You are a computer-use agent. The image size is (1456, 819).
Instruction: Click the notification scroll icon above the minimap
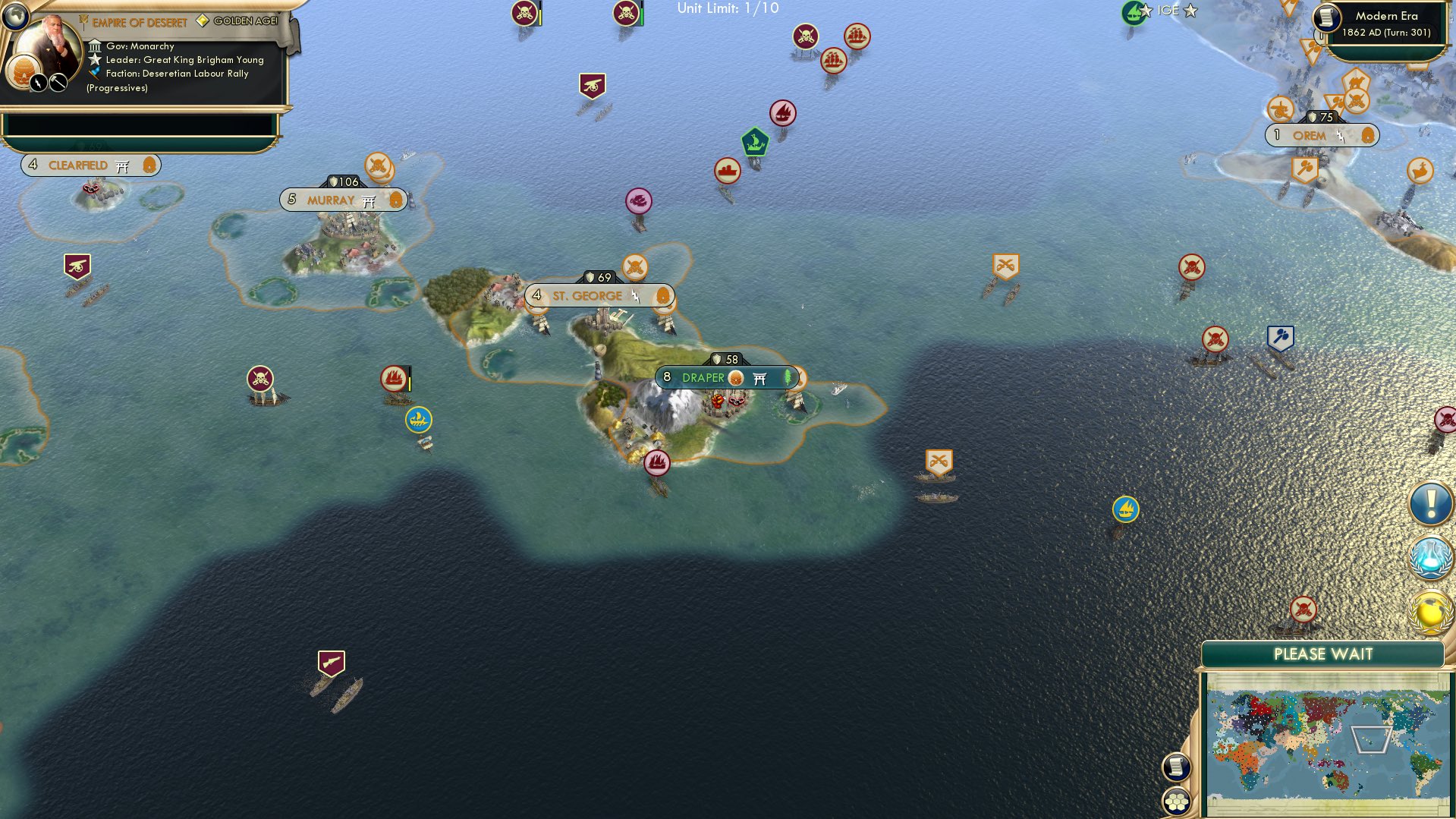[1175, 767]
